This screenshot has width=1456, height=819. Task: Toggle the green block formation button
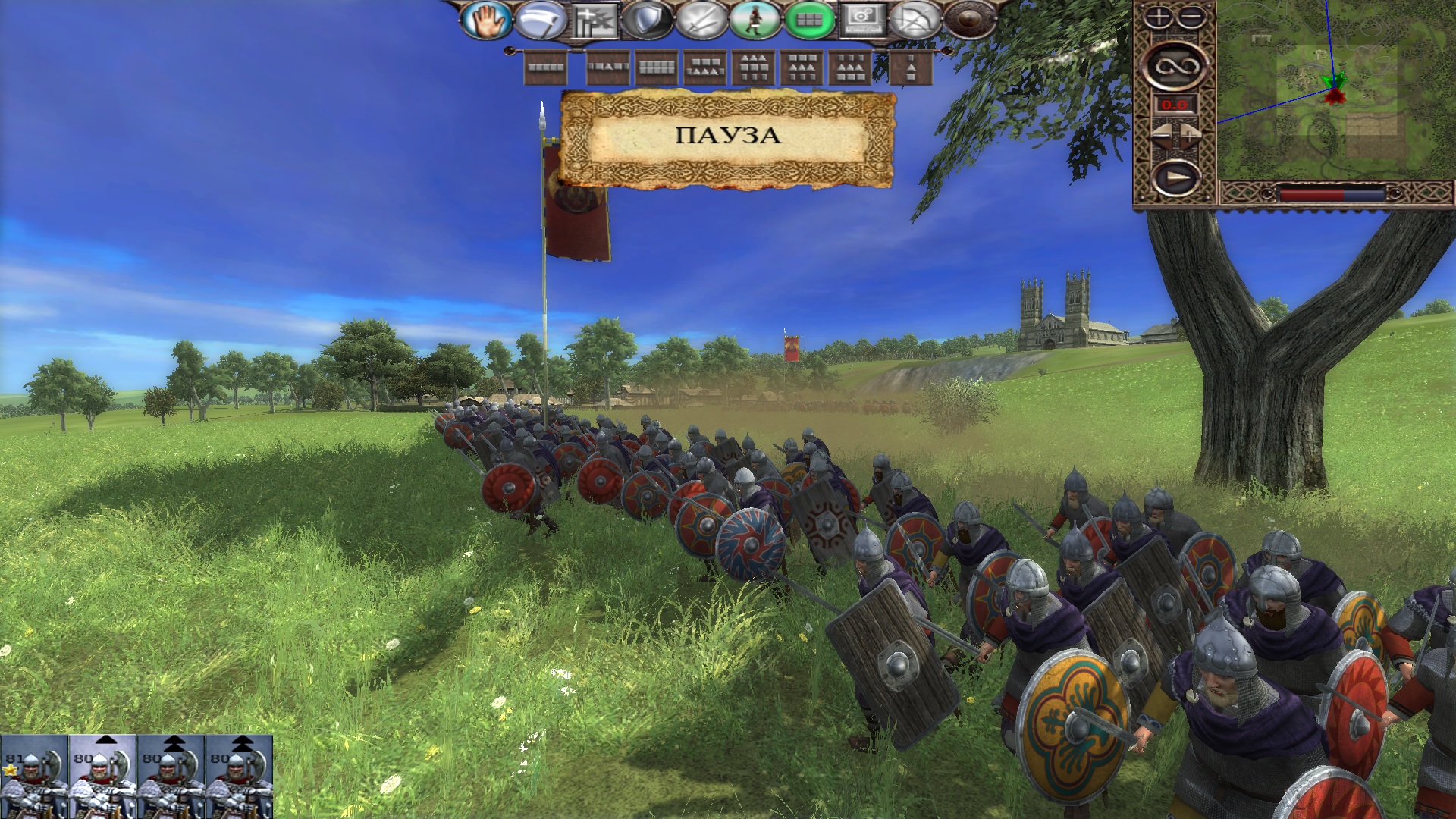[809, 20]
